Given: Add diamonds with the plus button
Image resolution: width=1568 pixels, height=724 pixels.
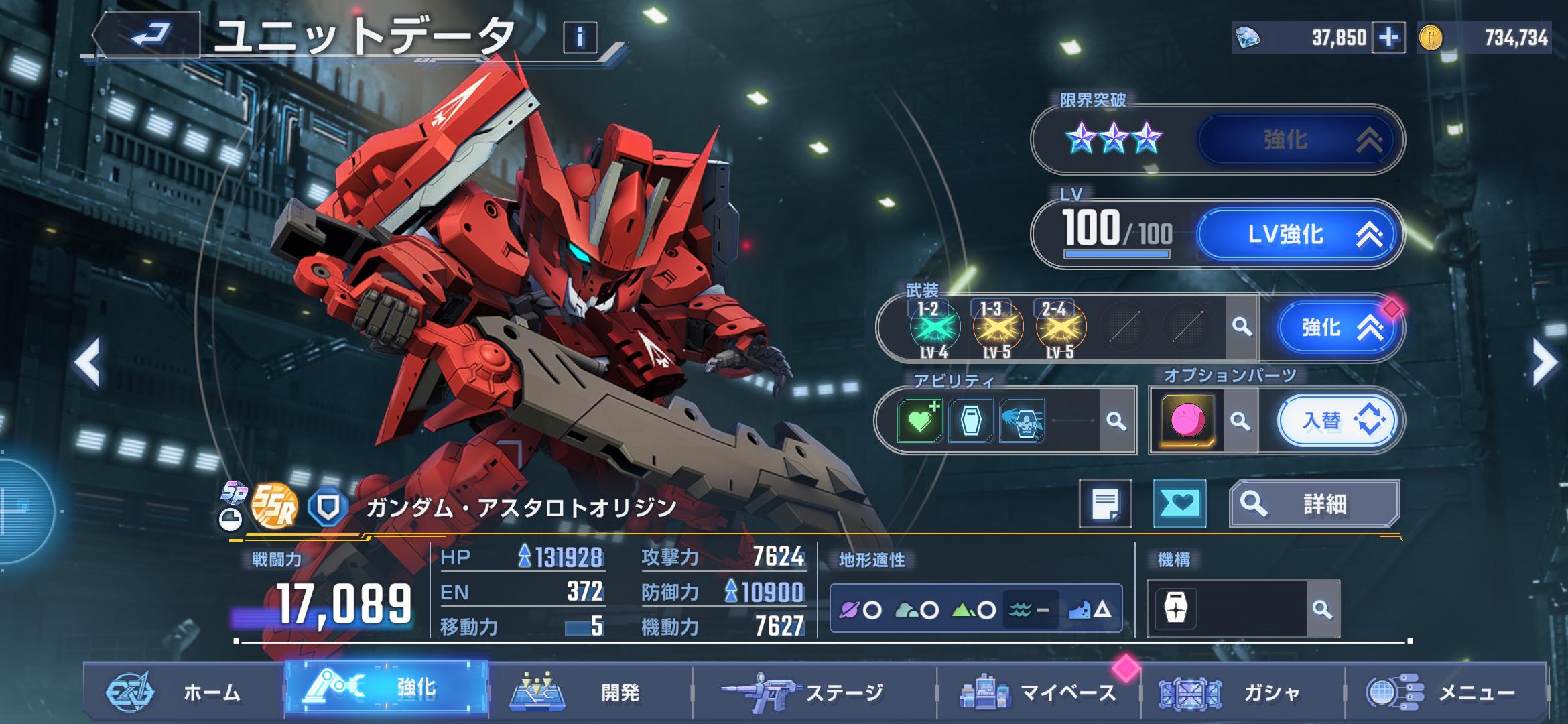Looking at the screenshot, I should coord(1388,38).
